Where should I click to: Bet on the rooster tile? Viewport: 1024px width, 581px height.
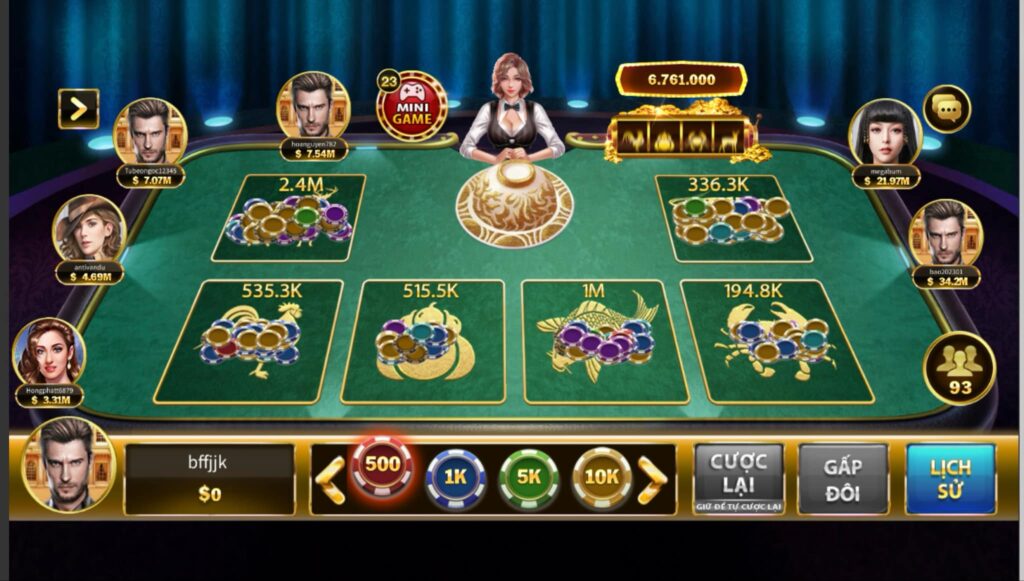(x=251, y=340)
